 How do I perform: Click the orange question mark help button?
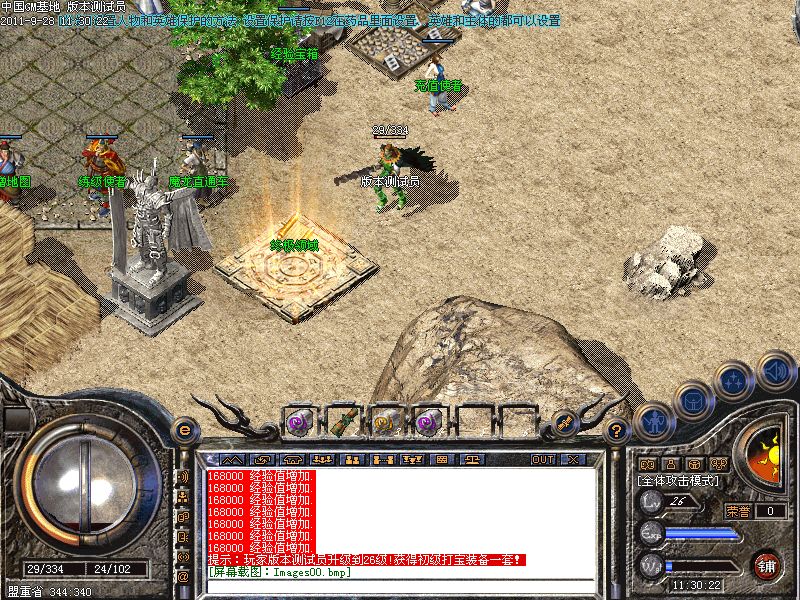coord(617,430)
